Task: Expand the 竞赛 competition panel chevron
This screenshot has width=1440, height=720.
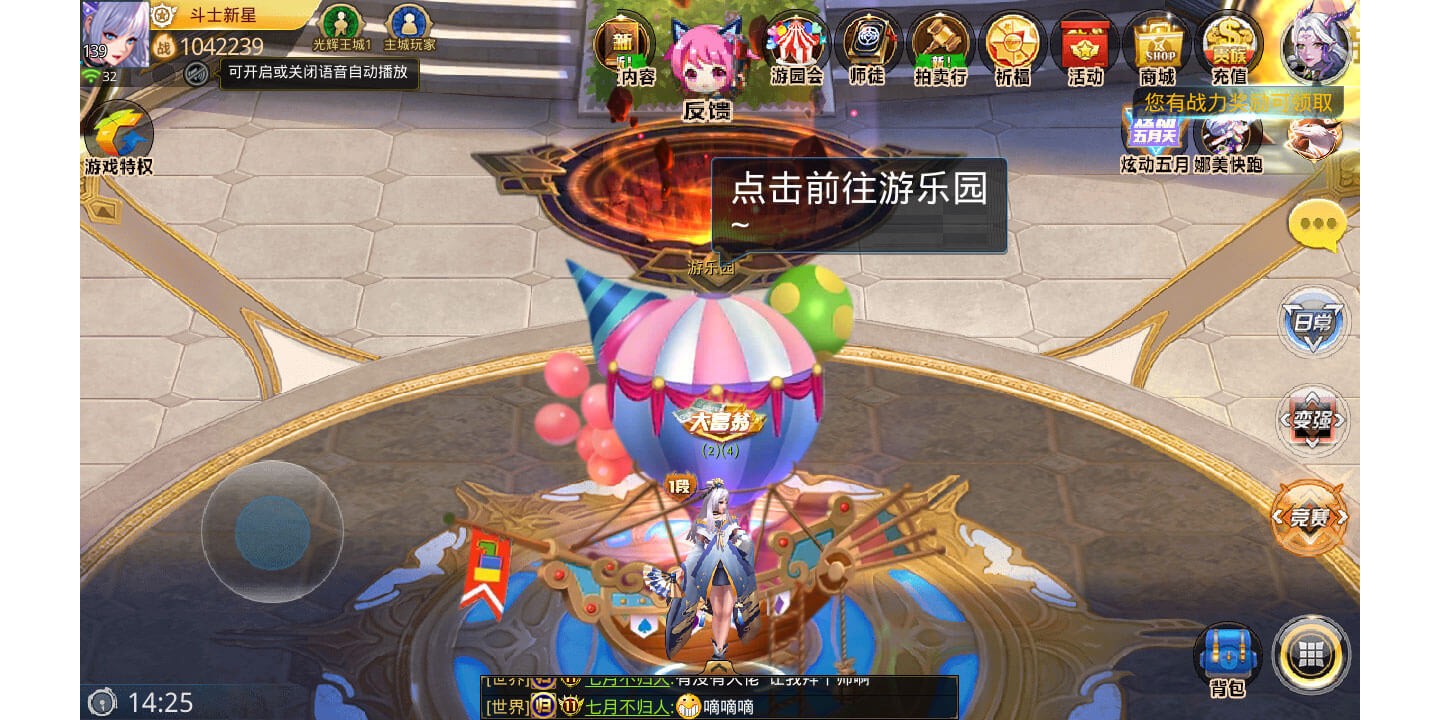Action: 1311,519
